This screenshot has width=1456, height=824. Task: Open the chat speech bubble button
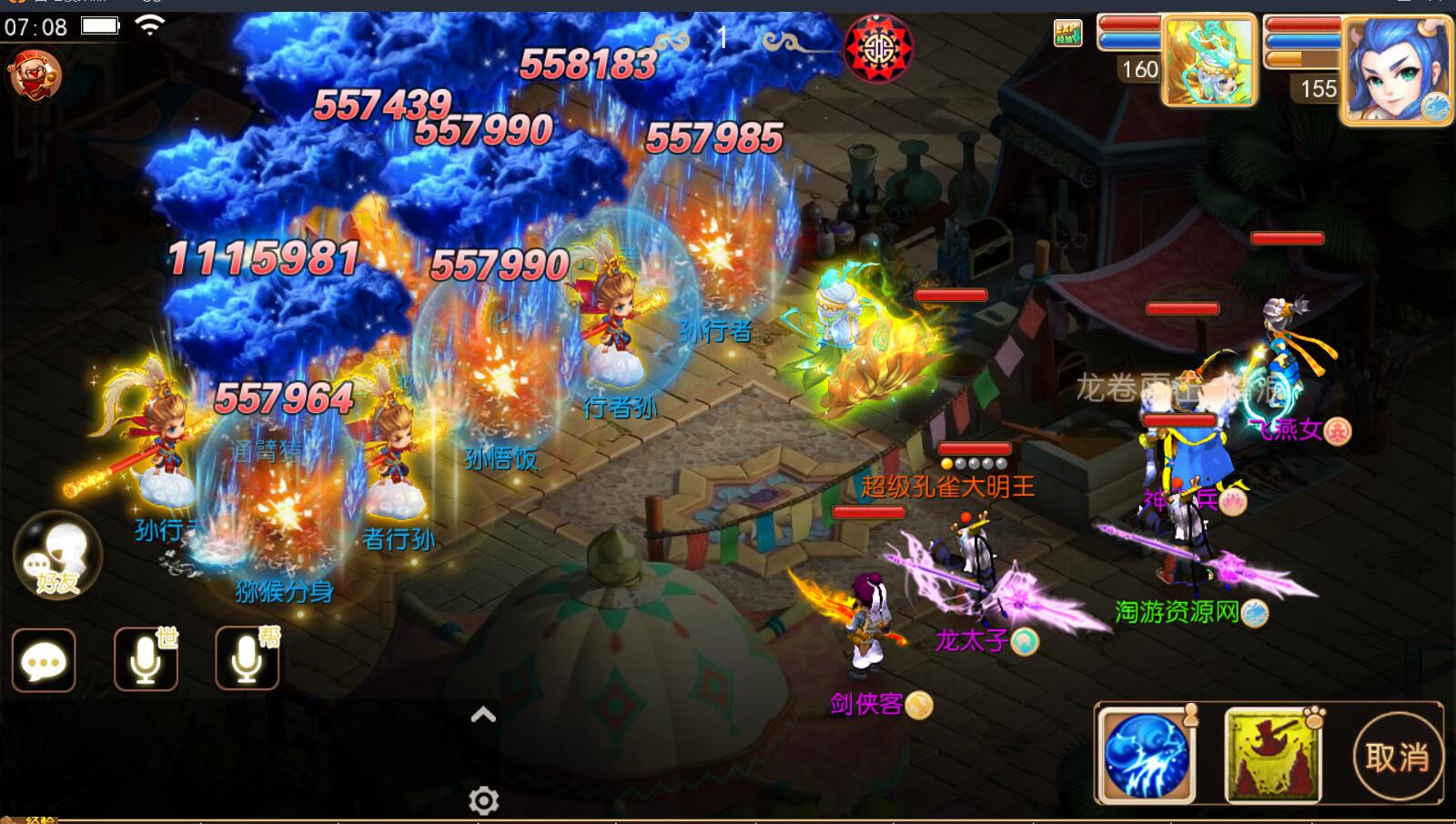point(43,660)
